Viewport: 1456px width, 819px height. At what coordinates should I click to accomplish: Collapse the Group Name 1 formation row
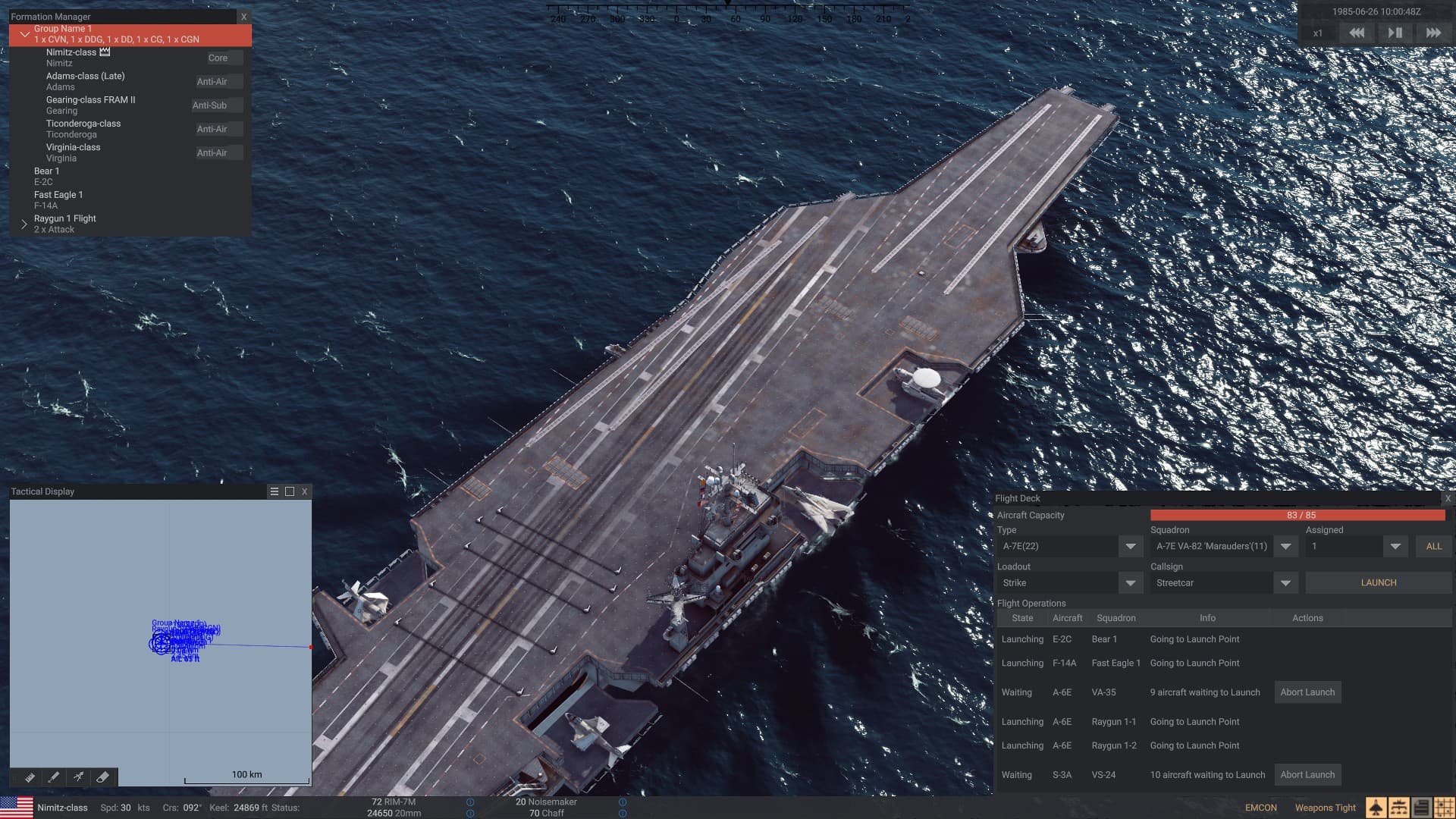tap(25, 34)
